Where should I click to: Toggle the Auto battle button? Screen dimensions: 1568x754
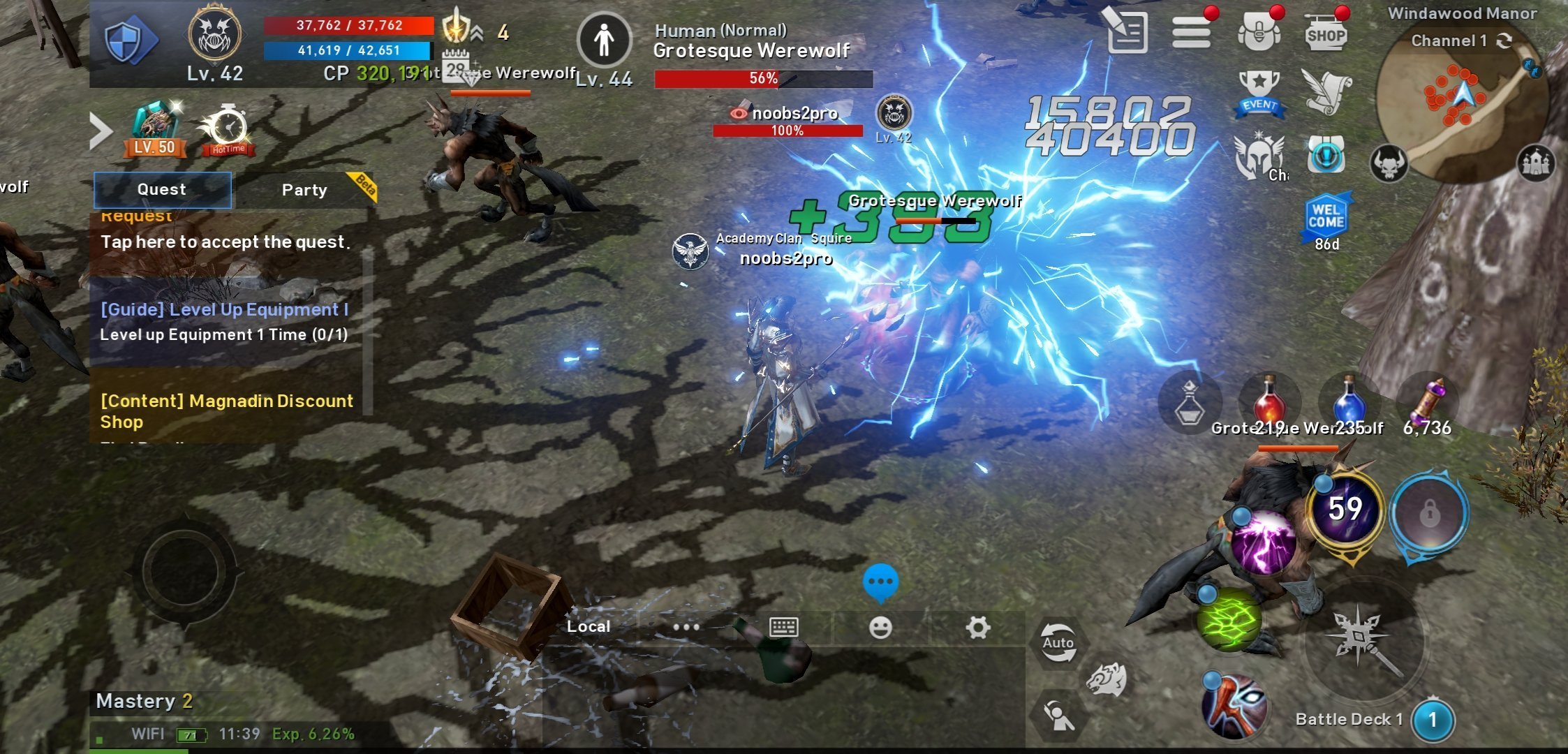tap(1058, 643)
